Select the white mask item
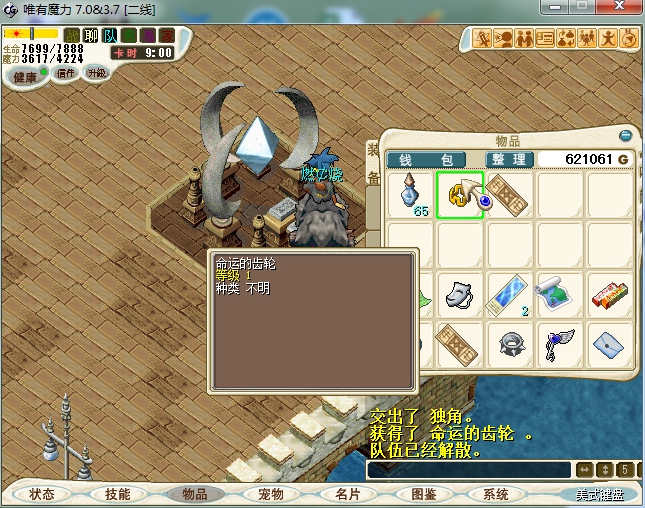This screenshot has height=508, width=645. click(x=459, y=294)
